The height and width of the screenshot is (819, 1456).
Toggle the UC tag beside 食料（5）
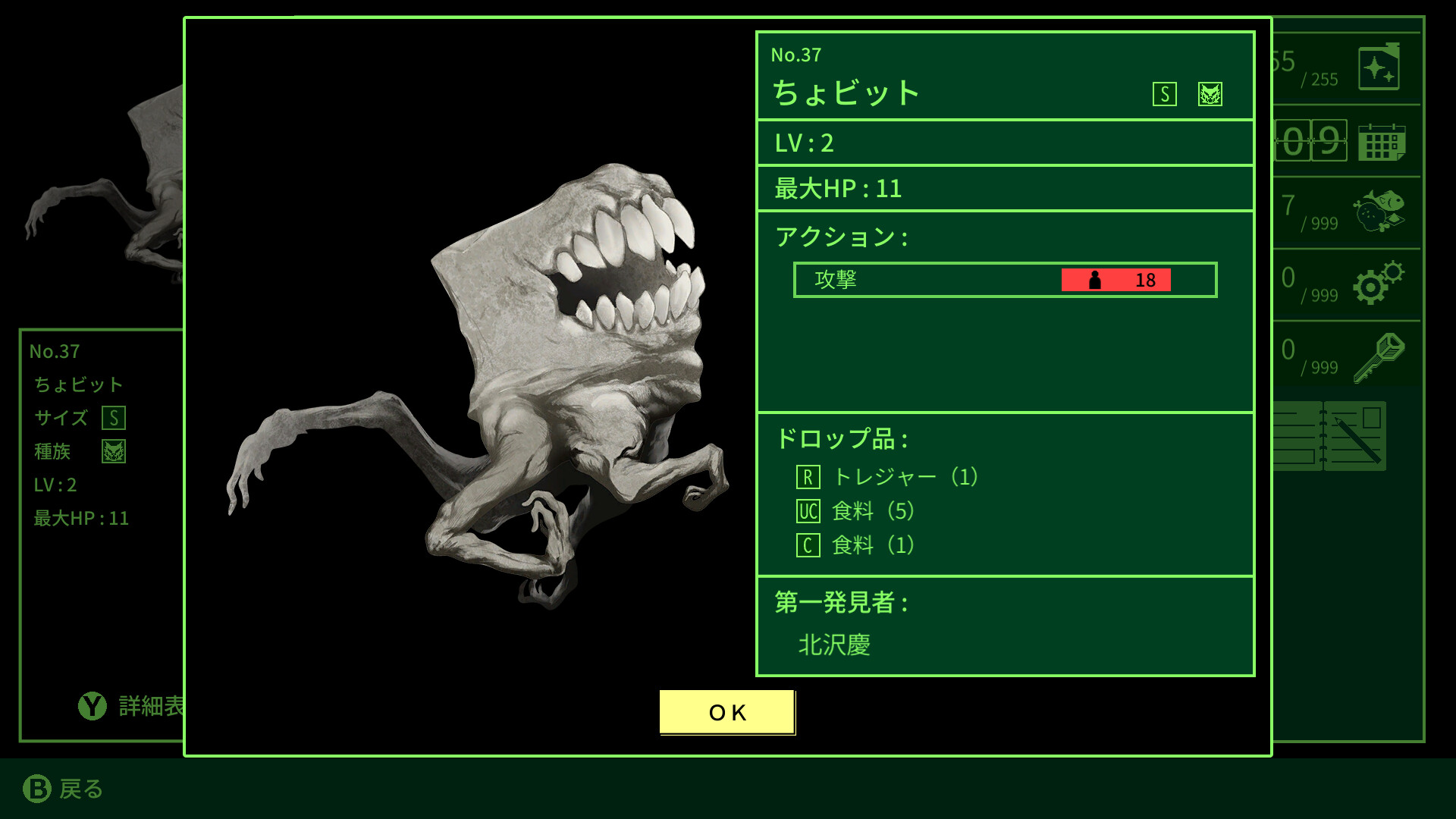tap(808, 511)
